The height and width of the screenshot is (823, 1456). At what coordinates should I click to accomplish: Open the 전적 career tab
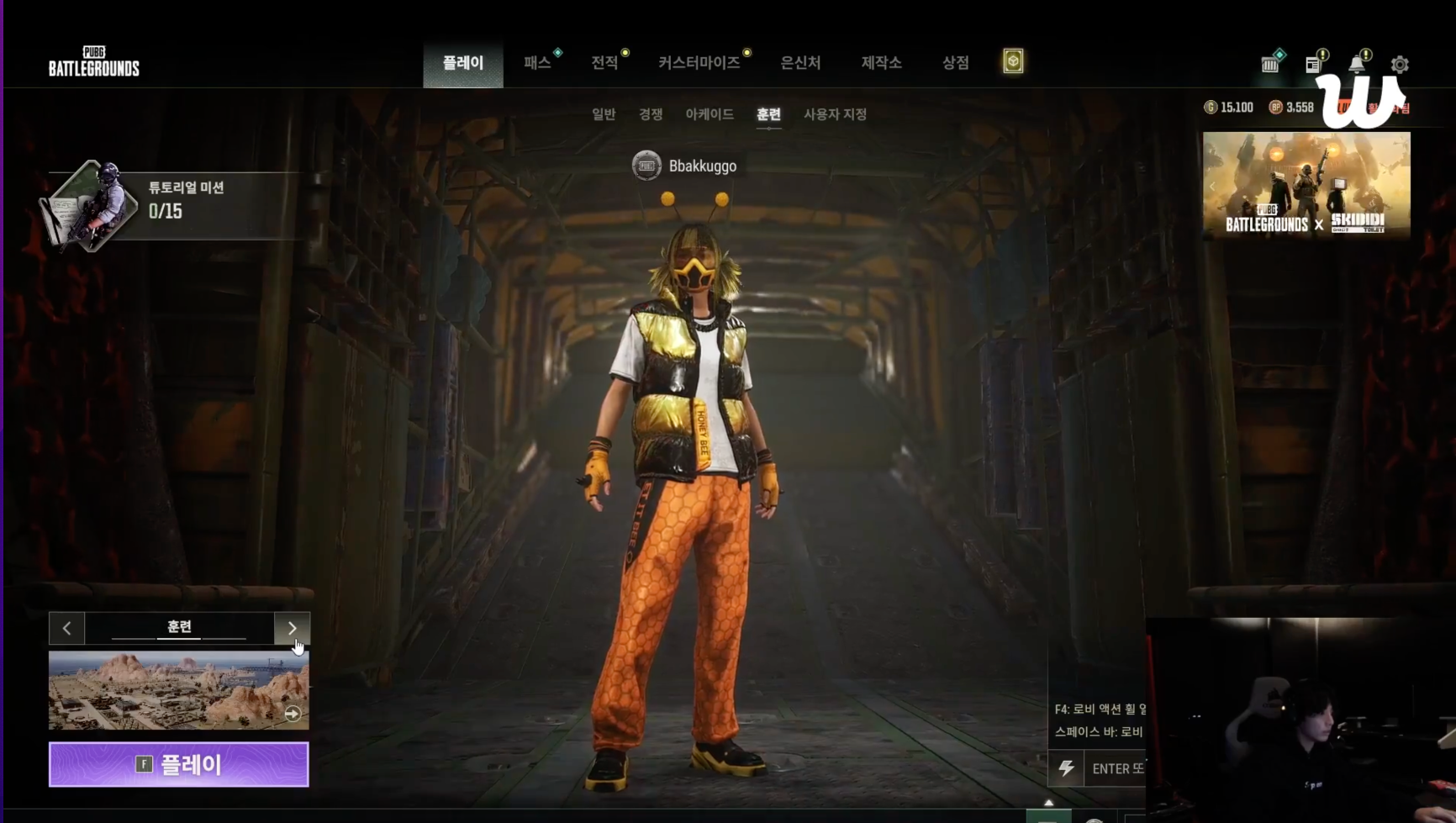coord(604,63)
